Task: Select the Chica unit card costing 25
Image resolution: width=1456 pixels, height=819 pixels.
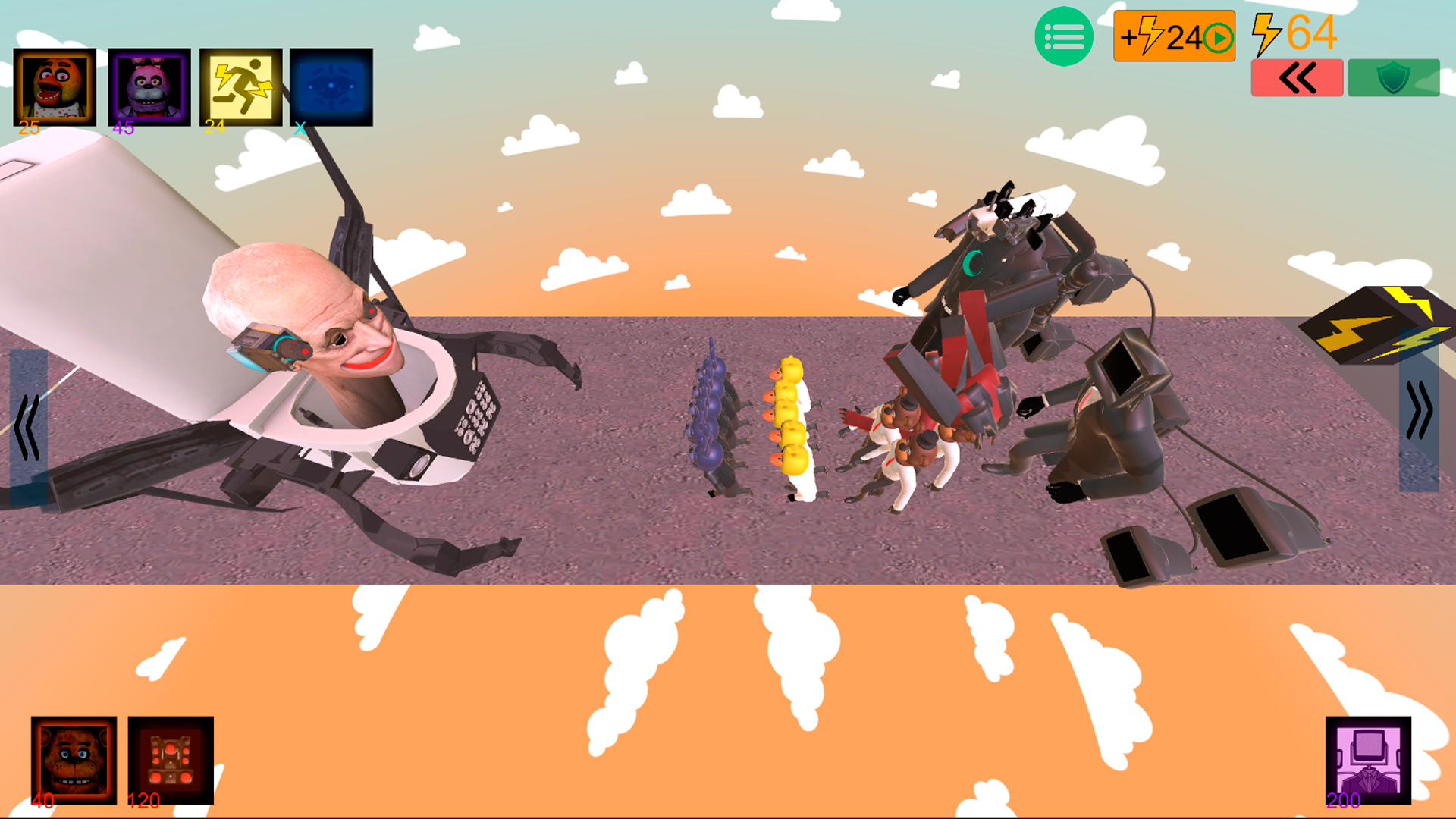Action: point(53,86)
